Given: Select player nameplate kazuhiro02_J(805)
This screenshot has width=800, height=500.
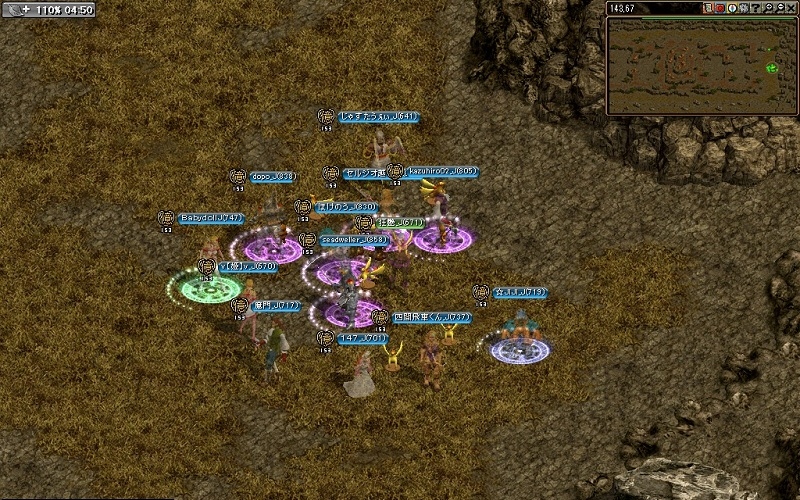Looking at the screenshot, I should pyautogui.click(x=442, y=171).
